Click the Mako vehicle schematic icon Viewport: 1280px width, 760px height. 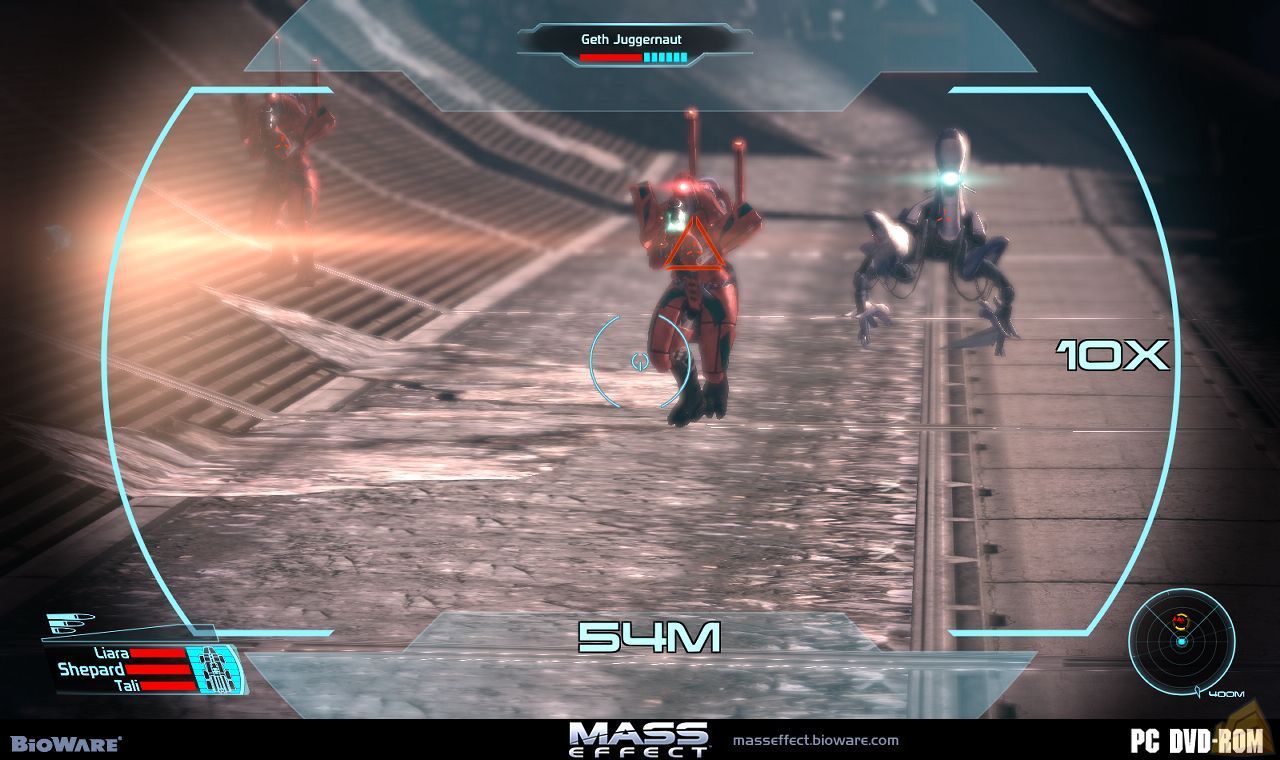click(x=216, y=666)
